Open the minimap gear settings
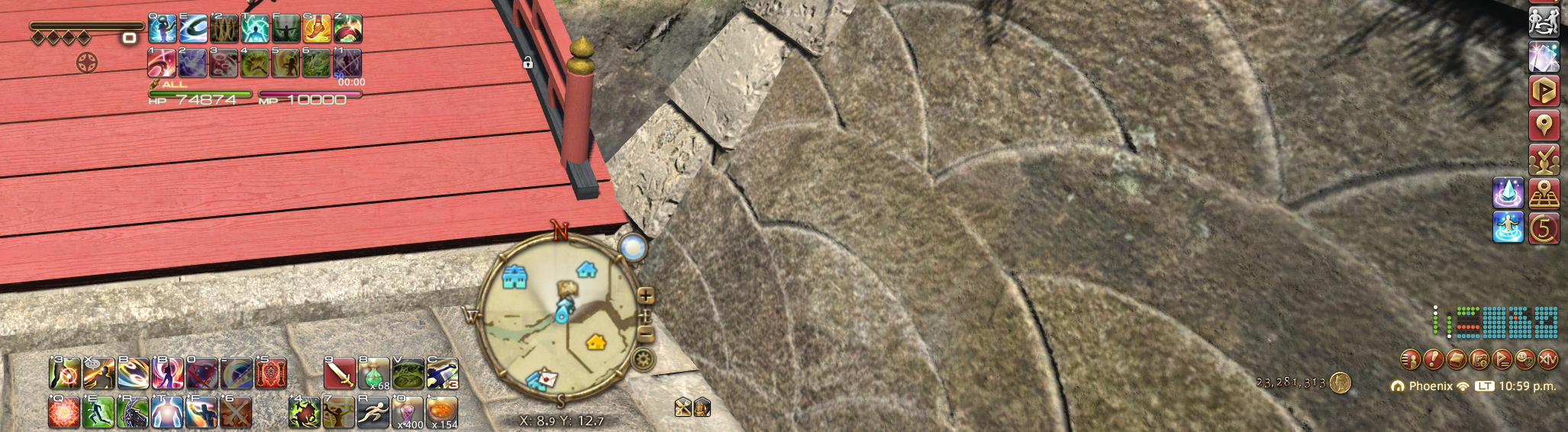Screen dimensions: 1568x432 point(644,359)
